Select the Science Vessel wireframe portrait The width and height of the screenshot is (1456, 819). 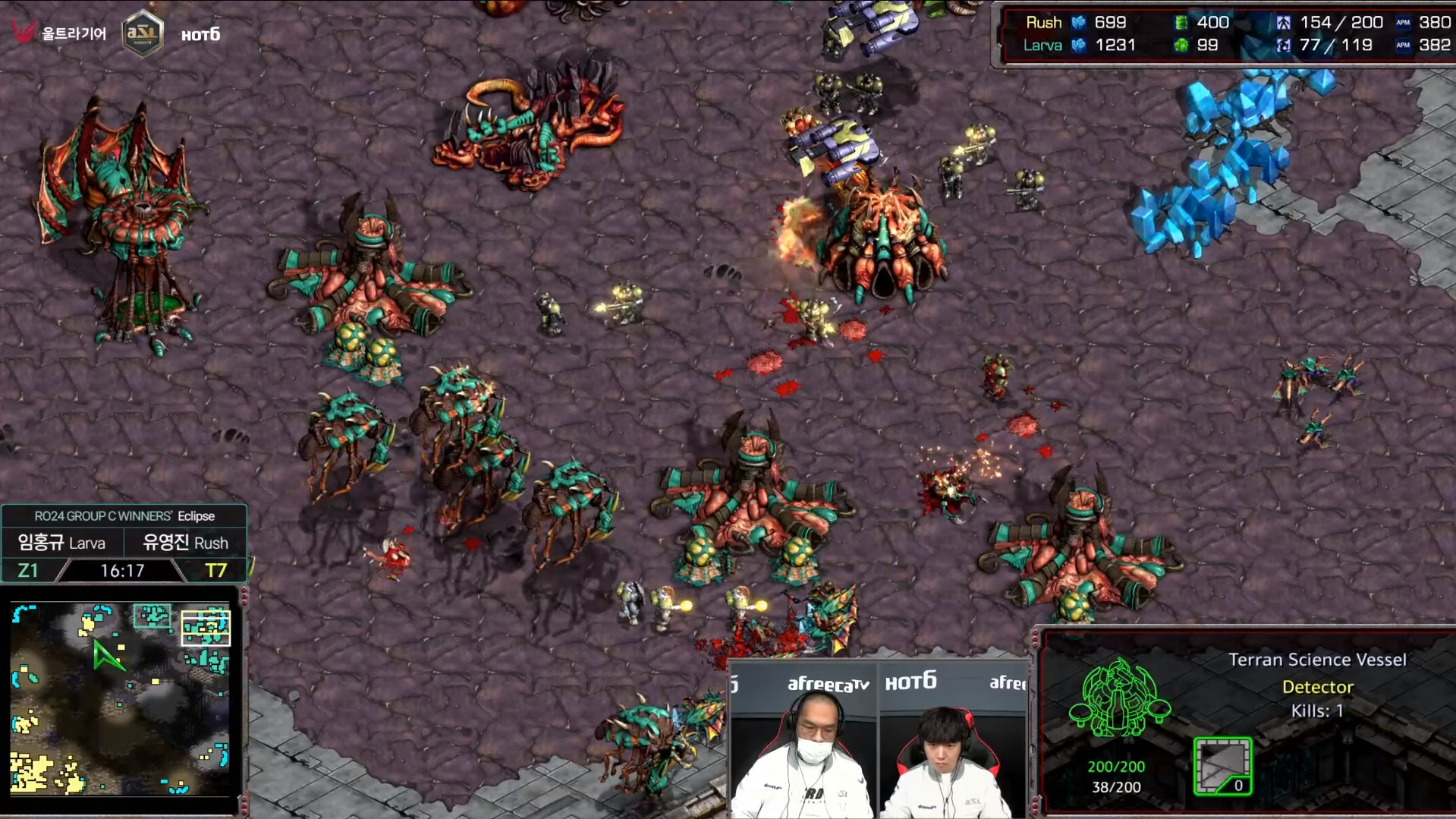coord(1118,698)
